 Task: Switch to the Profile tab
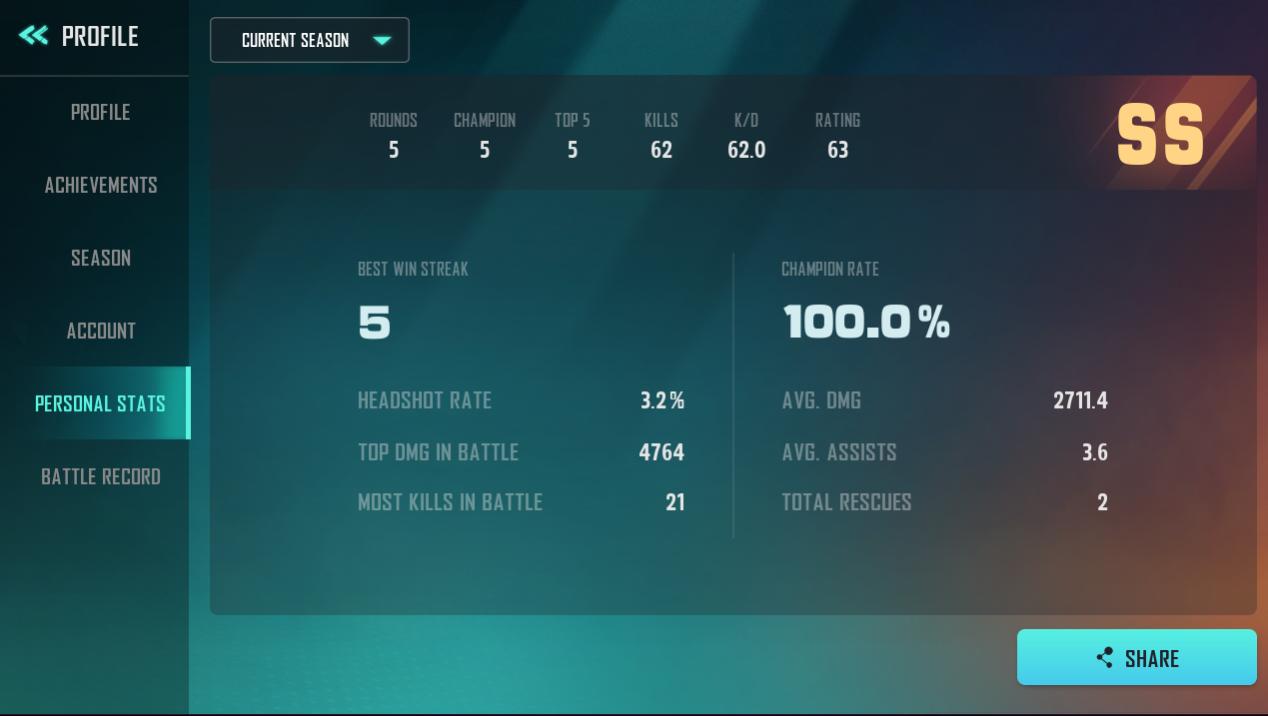point(100,112)
